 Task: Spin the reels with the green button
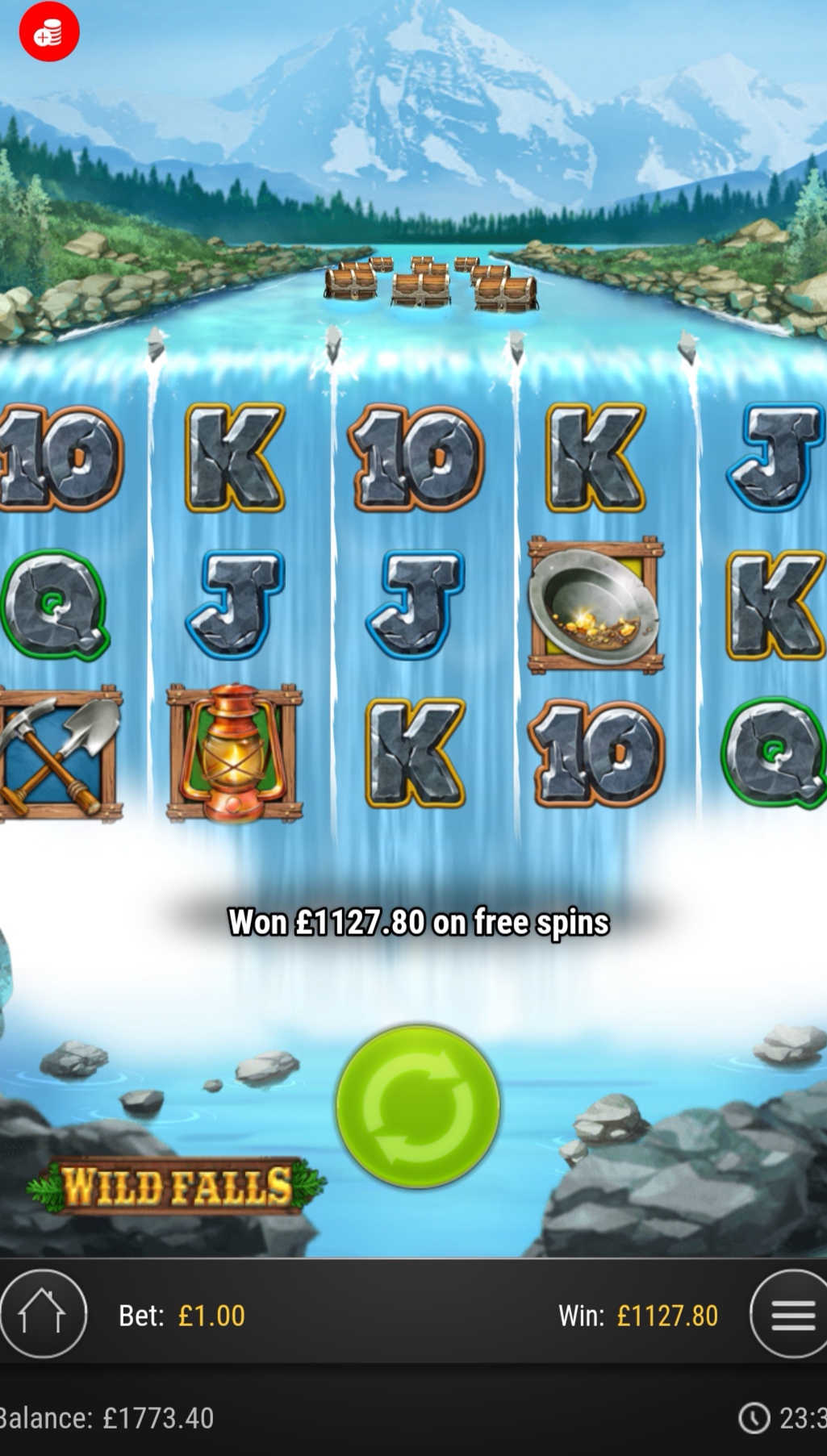(x=417, y=1106)
